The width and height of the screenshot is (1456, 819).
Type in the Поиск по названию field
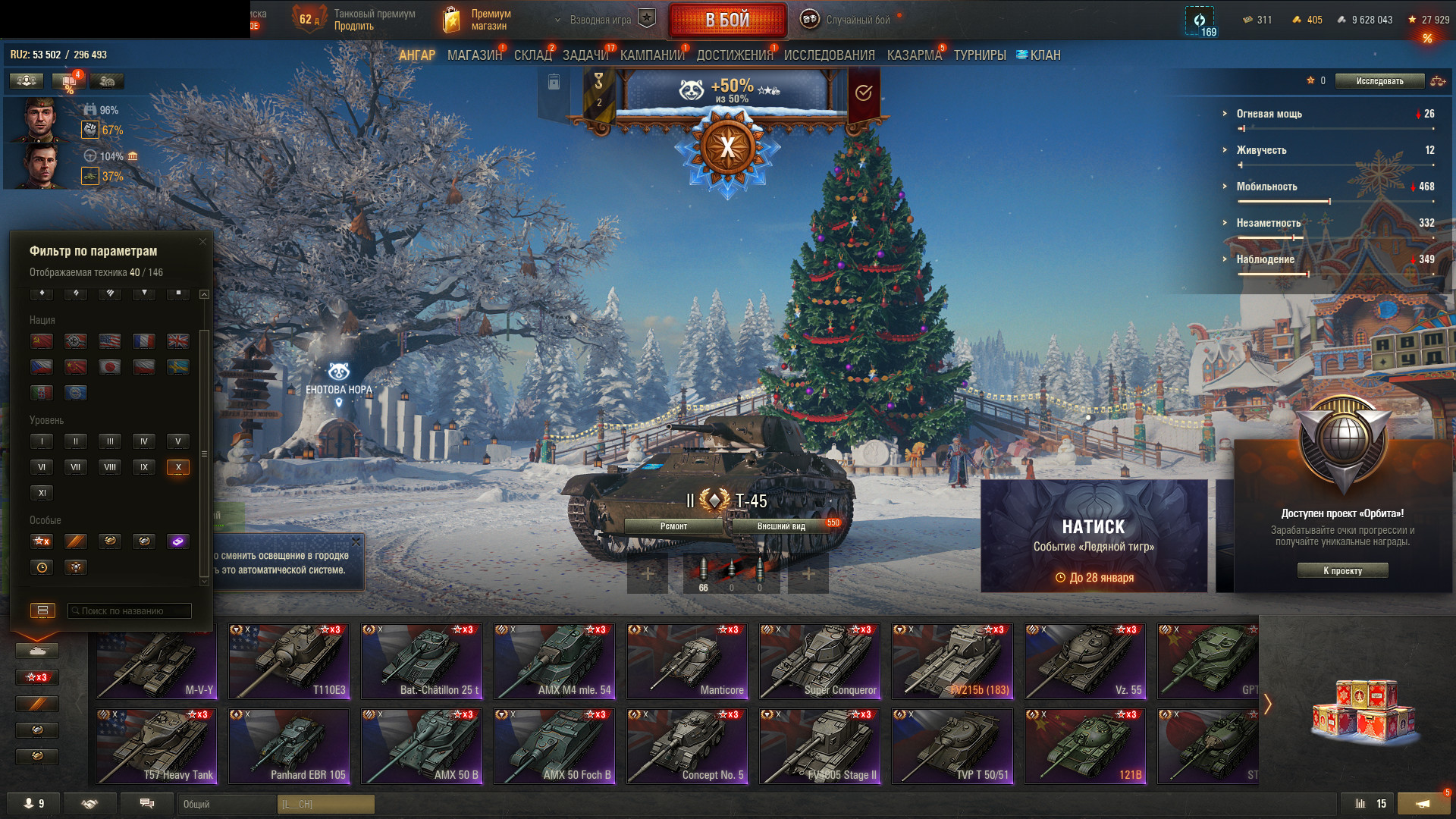(129, 611)
